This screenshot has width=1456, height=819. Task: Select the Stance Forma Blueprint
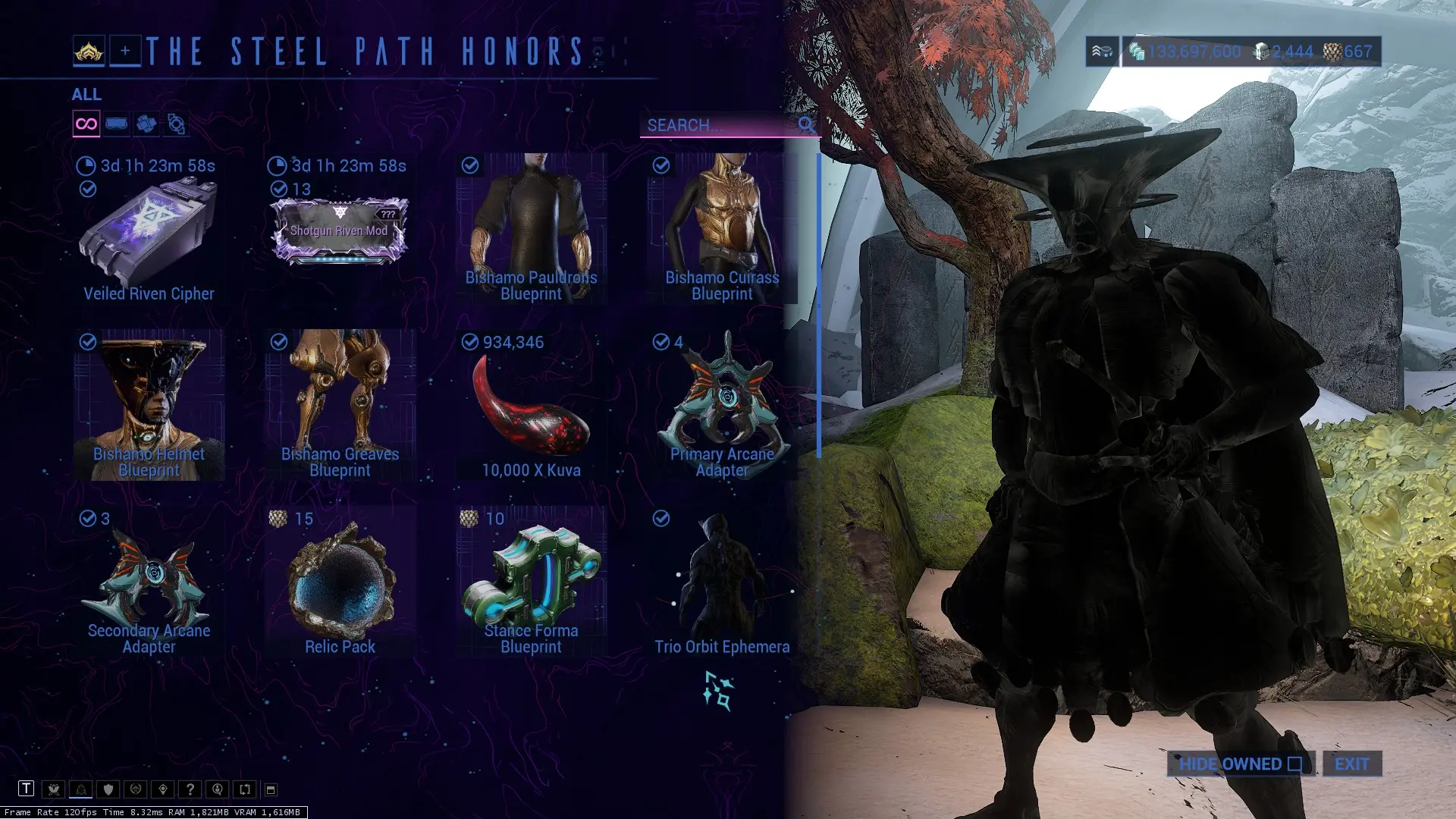[531, 582]
